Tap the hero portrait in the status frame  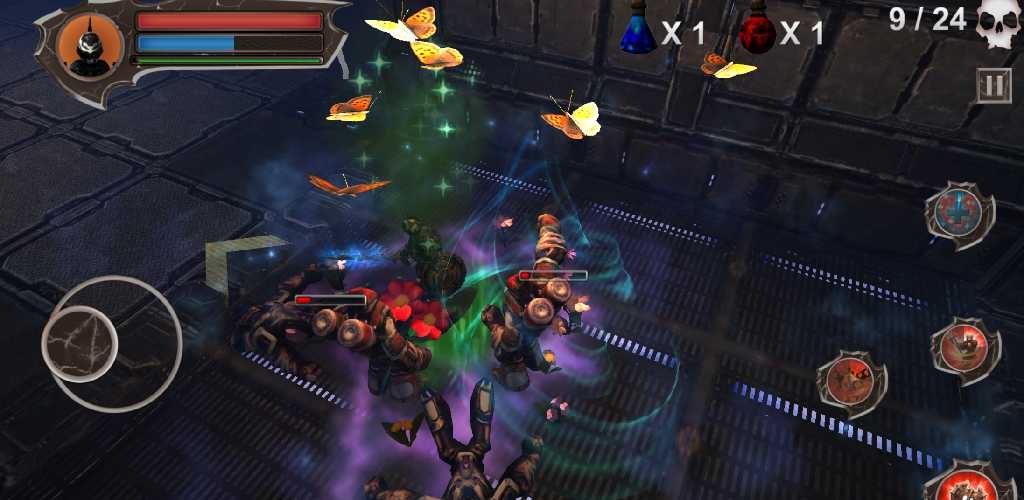[89, 43]
